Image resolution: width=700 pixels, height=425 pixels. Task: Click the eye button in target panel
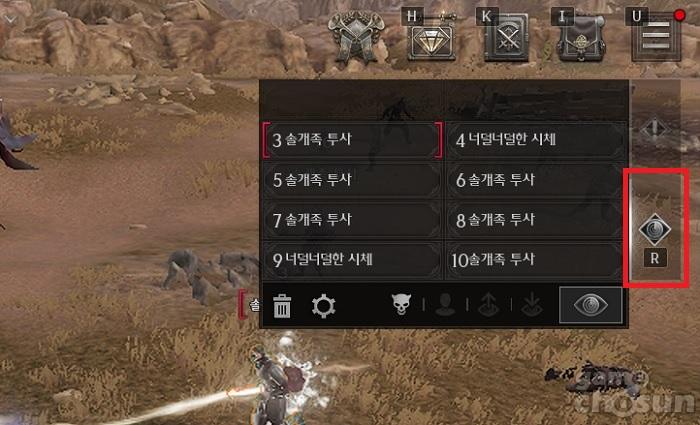[590, 306]
